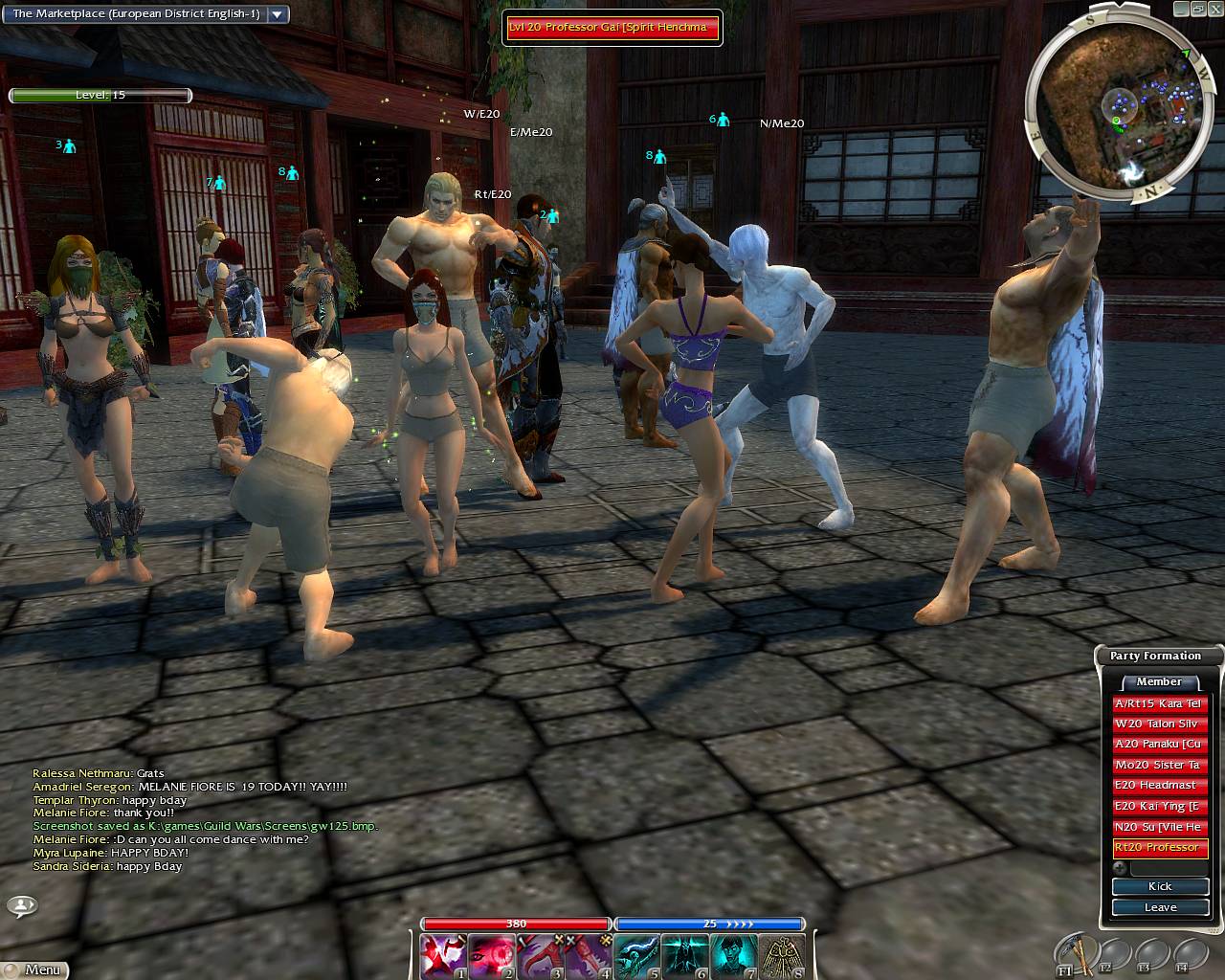
Task: Minimize the game window
Action: click(x=1181, y=9)
